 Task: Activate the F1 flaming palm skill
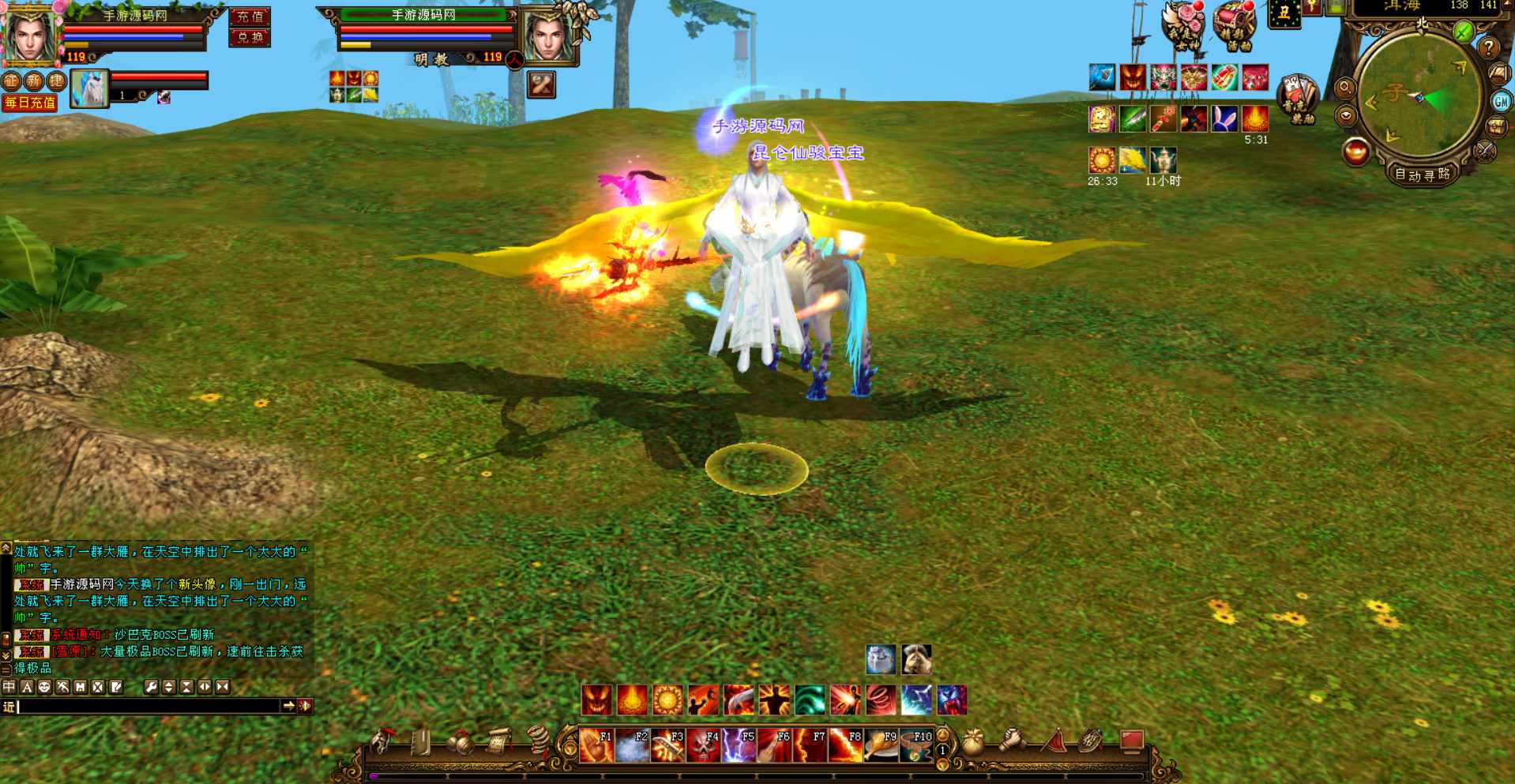coord(596,745)
